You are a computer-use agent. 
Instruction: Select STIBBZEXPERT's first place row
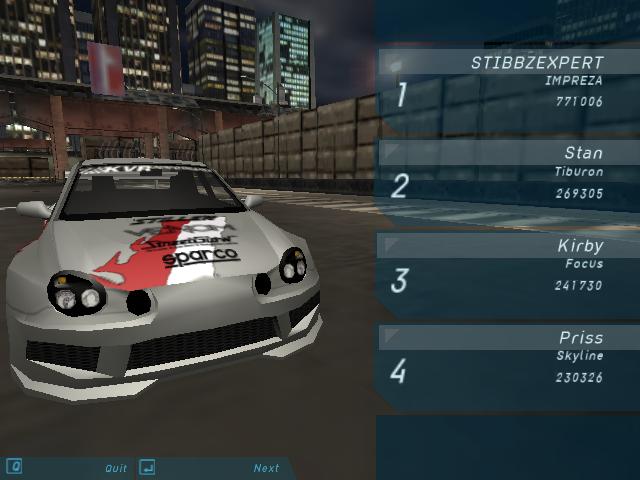pyautogui.click(x=508, y=87)
